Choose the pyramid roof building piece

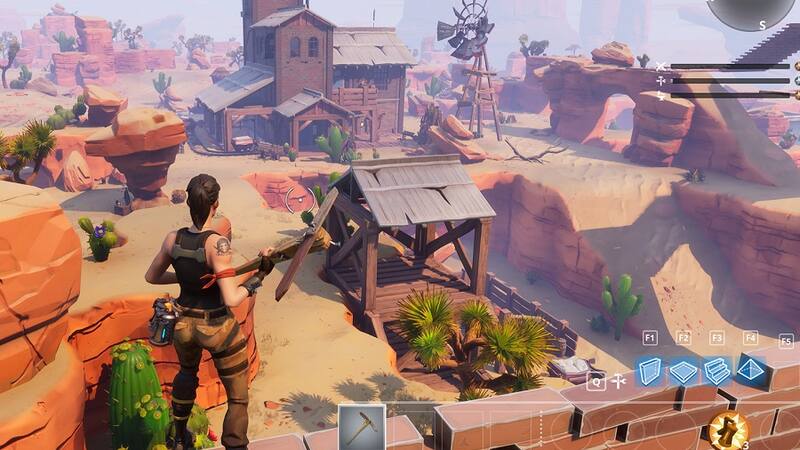click(751, 371)
